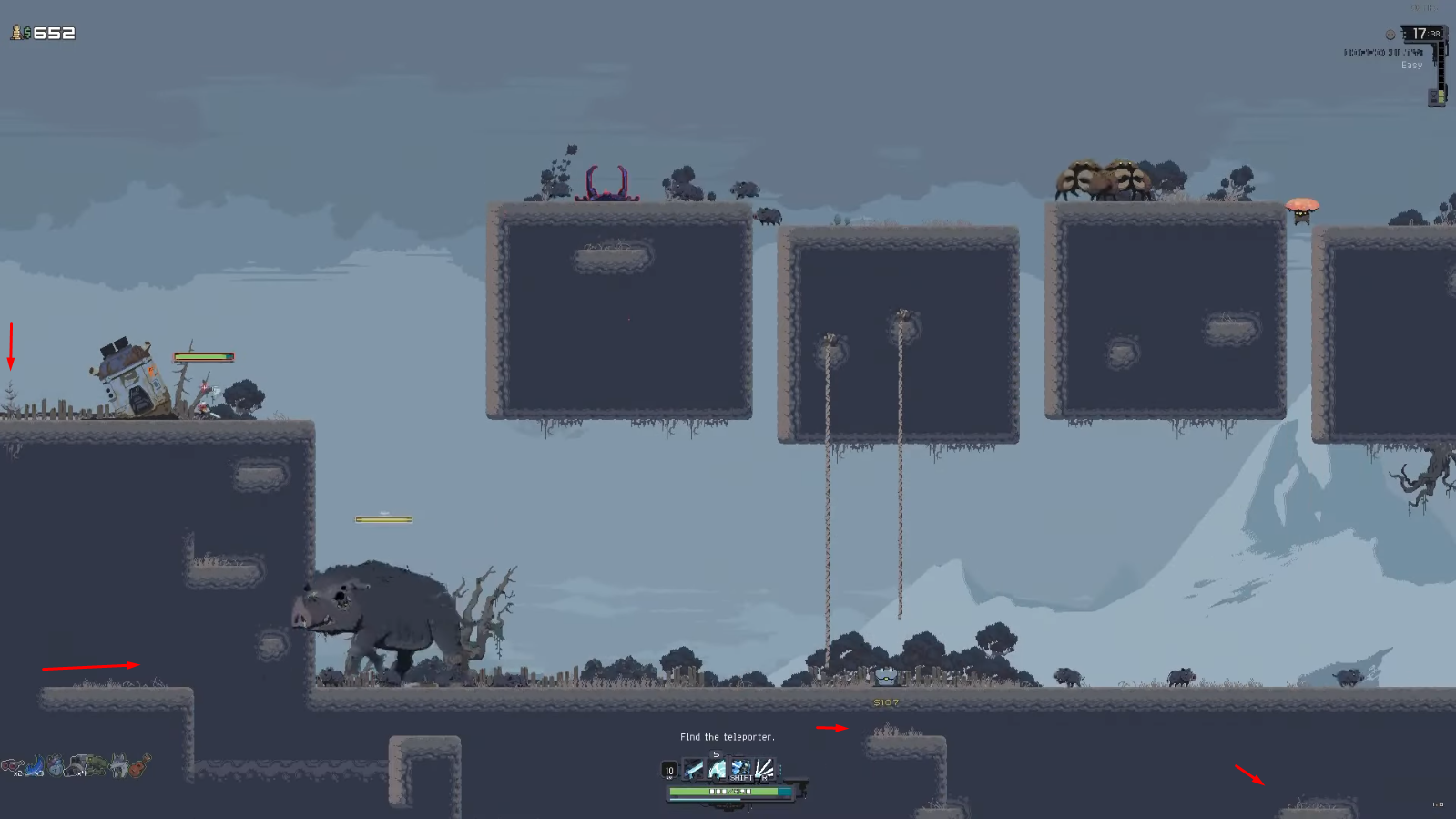
Task: Click the Find the teleporter objective text
Action: pos(728,737)
